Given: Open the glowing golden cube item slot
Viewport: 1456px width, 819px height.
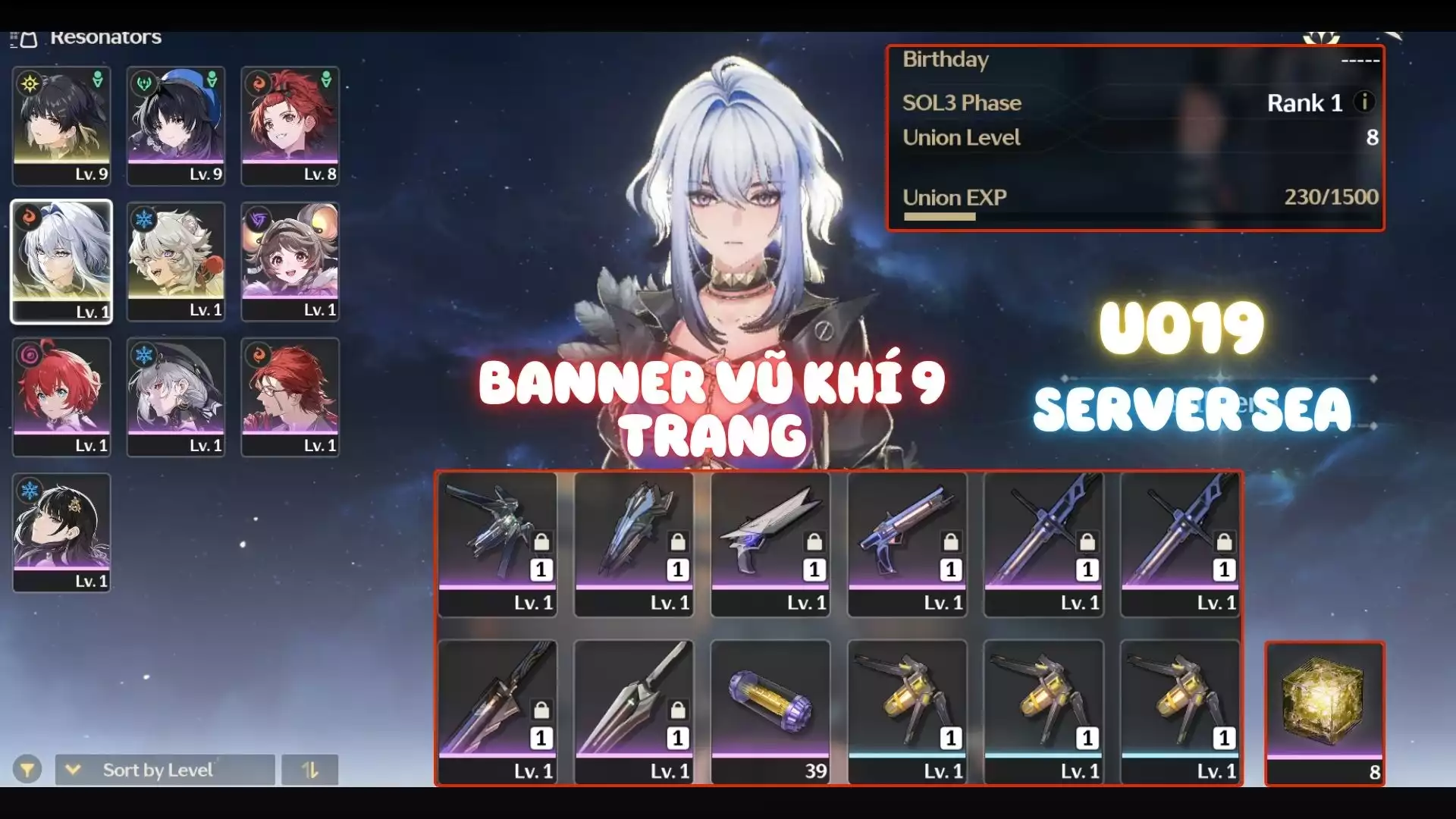Looking at the screenshot, I should tap(1324, 713).
